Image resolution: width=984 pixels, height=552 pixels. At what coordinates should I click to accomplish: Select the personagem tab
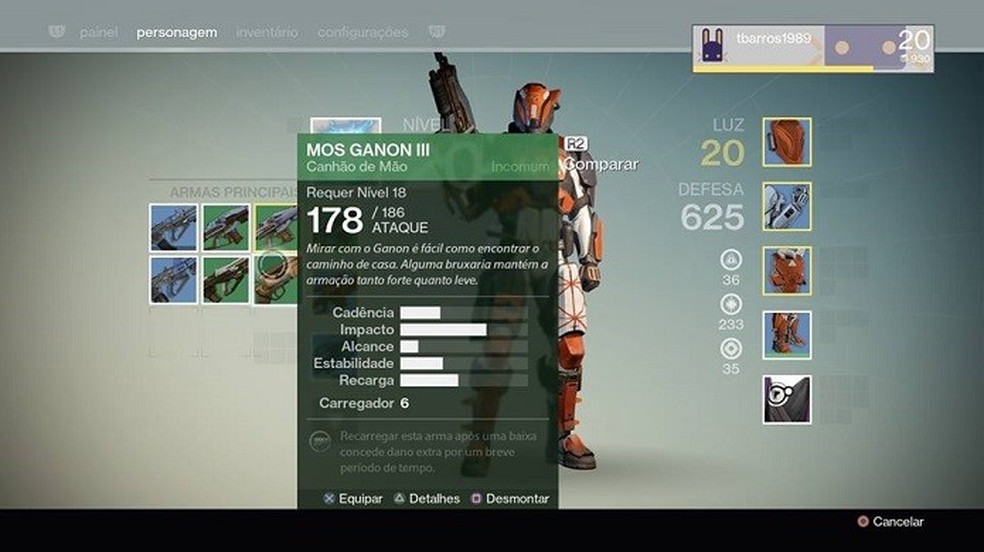pos(177,32)
